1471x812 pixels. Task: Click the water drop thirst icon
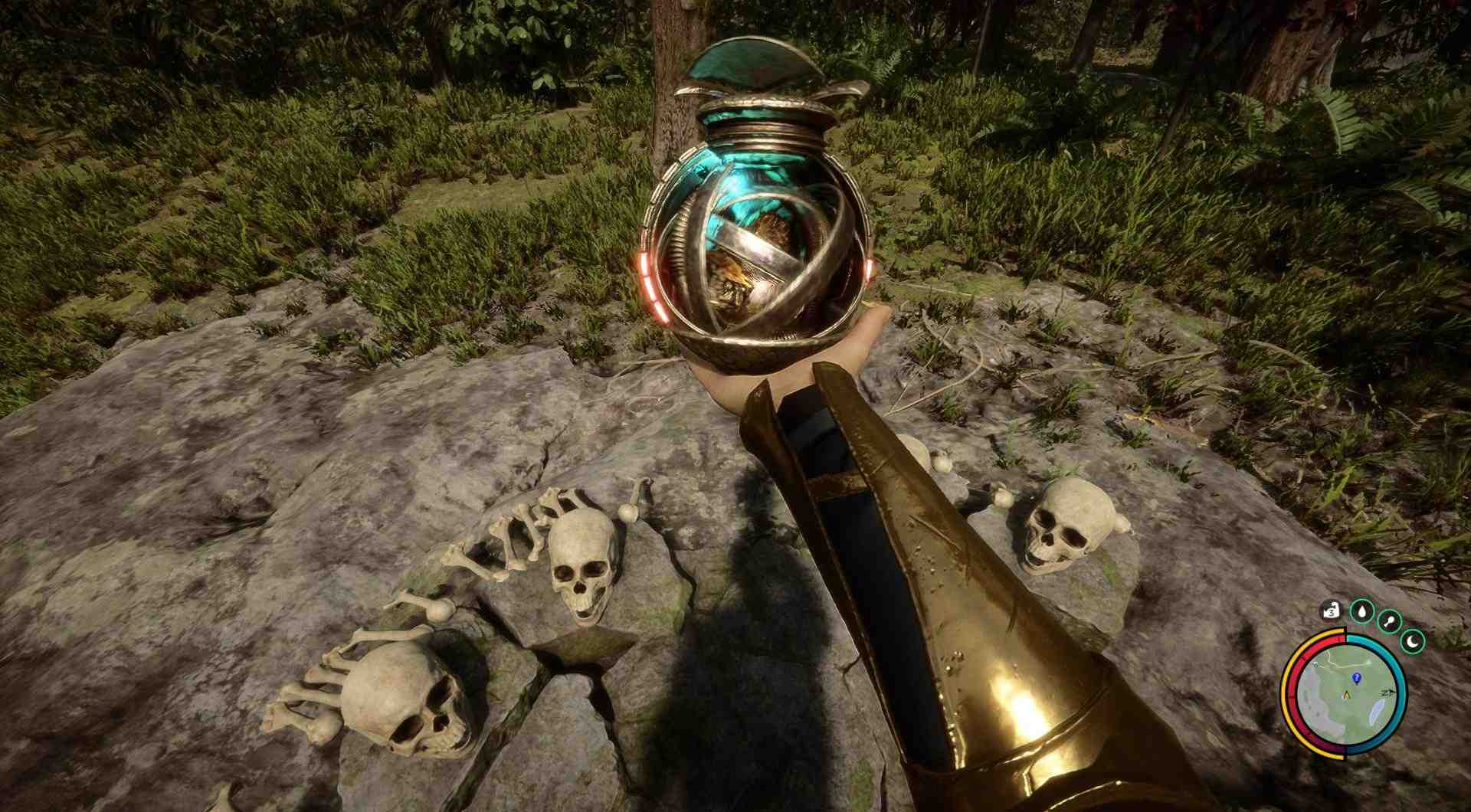click(x=1361, y=611)
